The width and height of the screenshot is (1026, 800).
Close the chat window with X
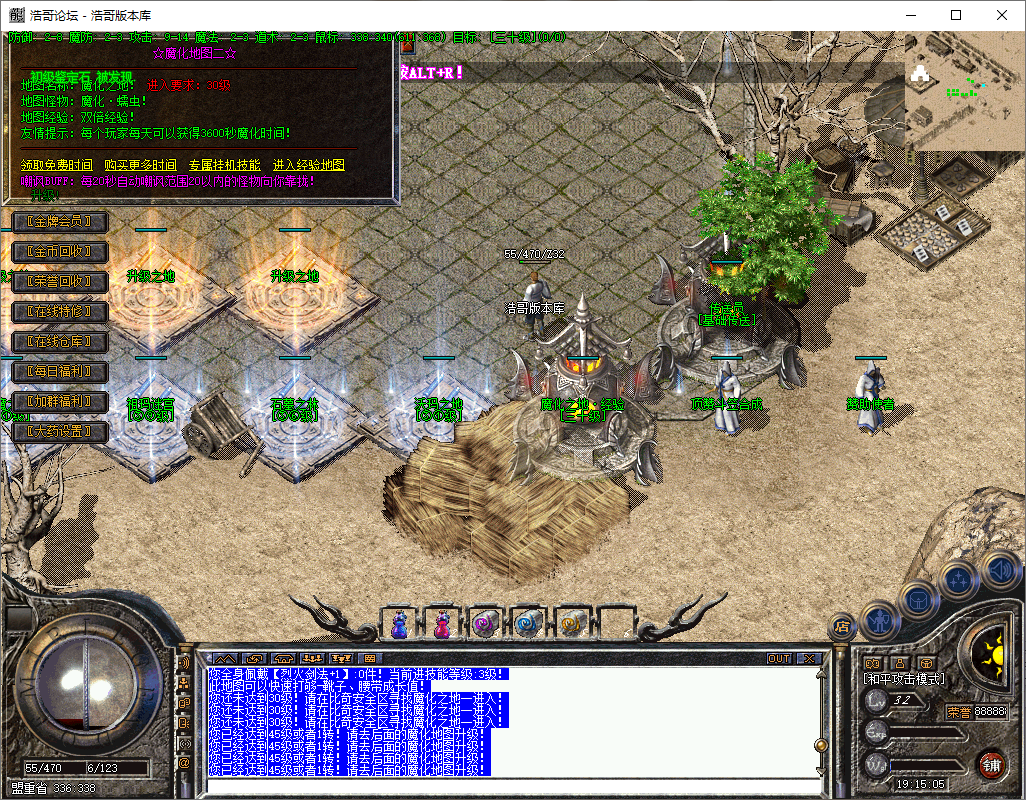click(x=809, y=658)
